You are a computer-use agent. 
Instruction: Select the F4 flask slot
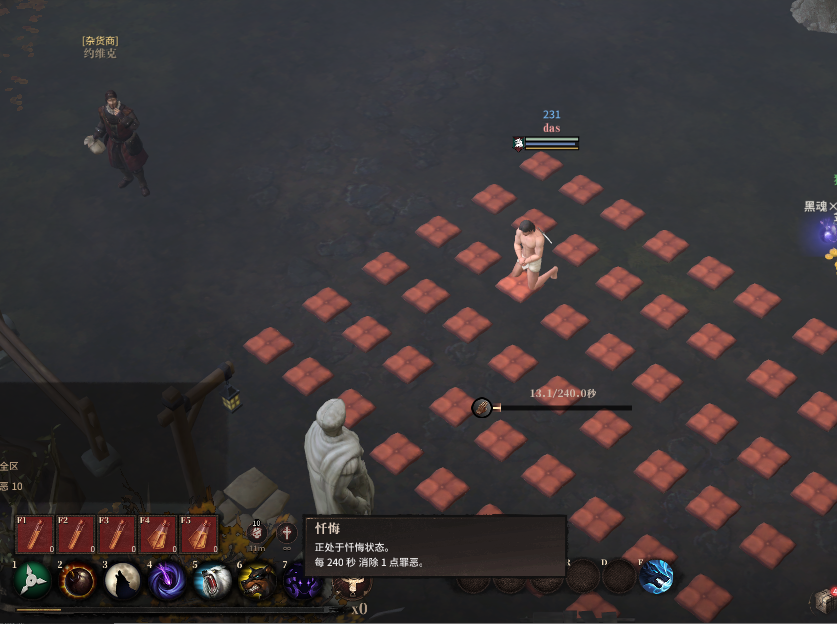(x=158, y=534)
